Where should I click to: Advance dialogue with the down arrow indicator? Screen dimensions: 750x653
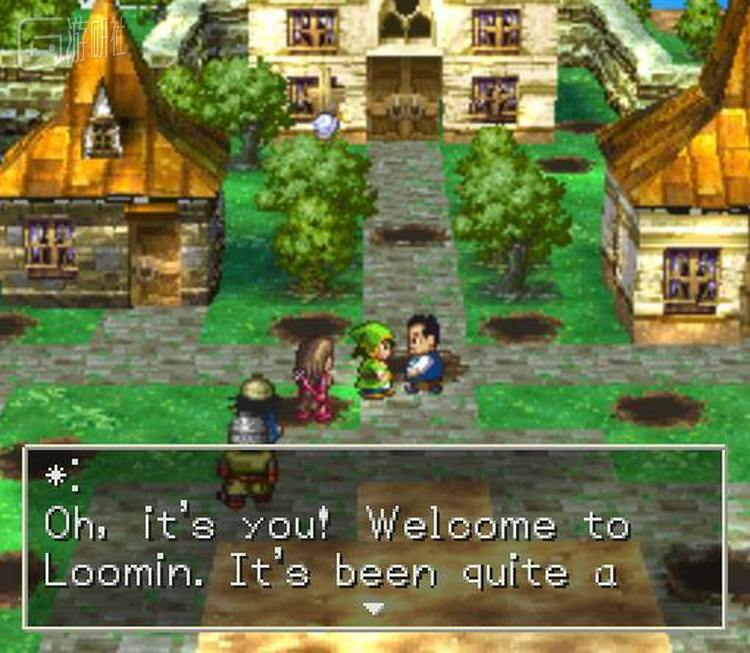[x=374, y=607]
